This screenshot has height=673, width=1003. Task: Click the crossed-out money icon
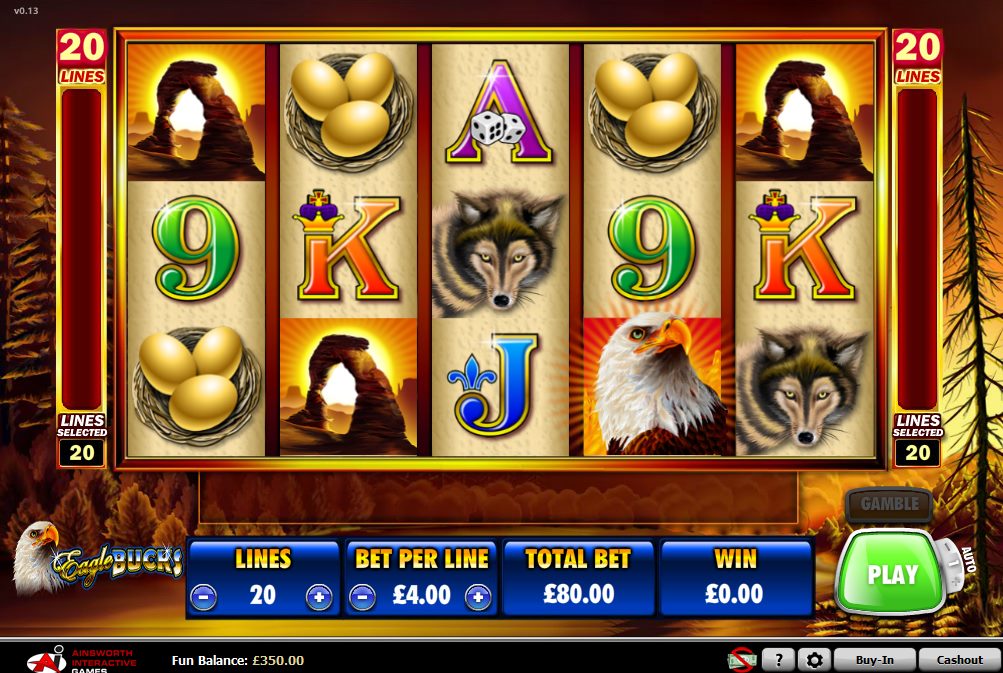tap(741, 659)
